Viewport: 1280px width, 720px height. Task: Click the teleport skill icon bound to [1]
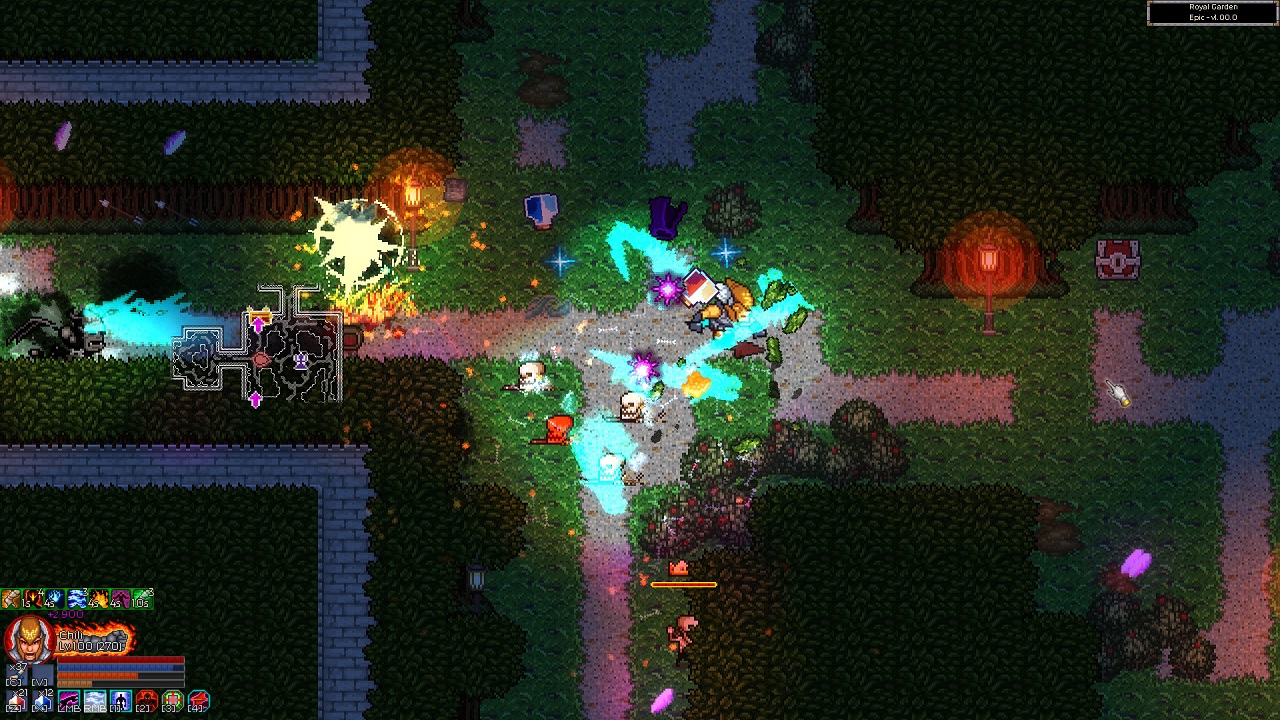click(120, 699)
